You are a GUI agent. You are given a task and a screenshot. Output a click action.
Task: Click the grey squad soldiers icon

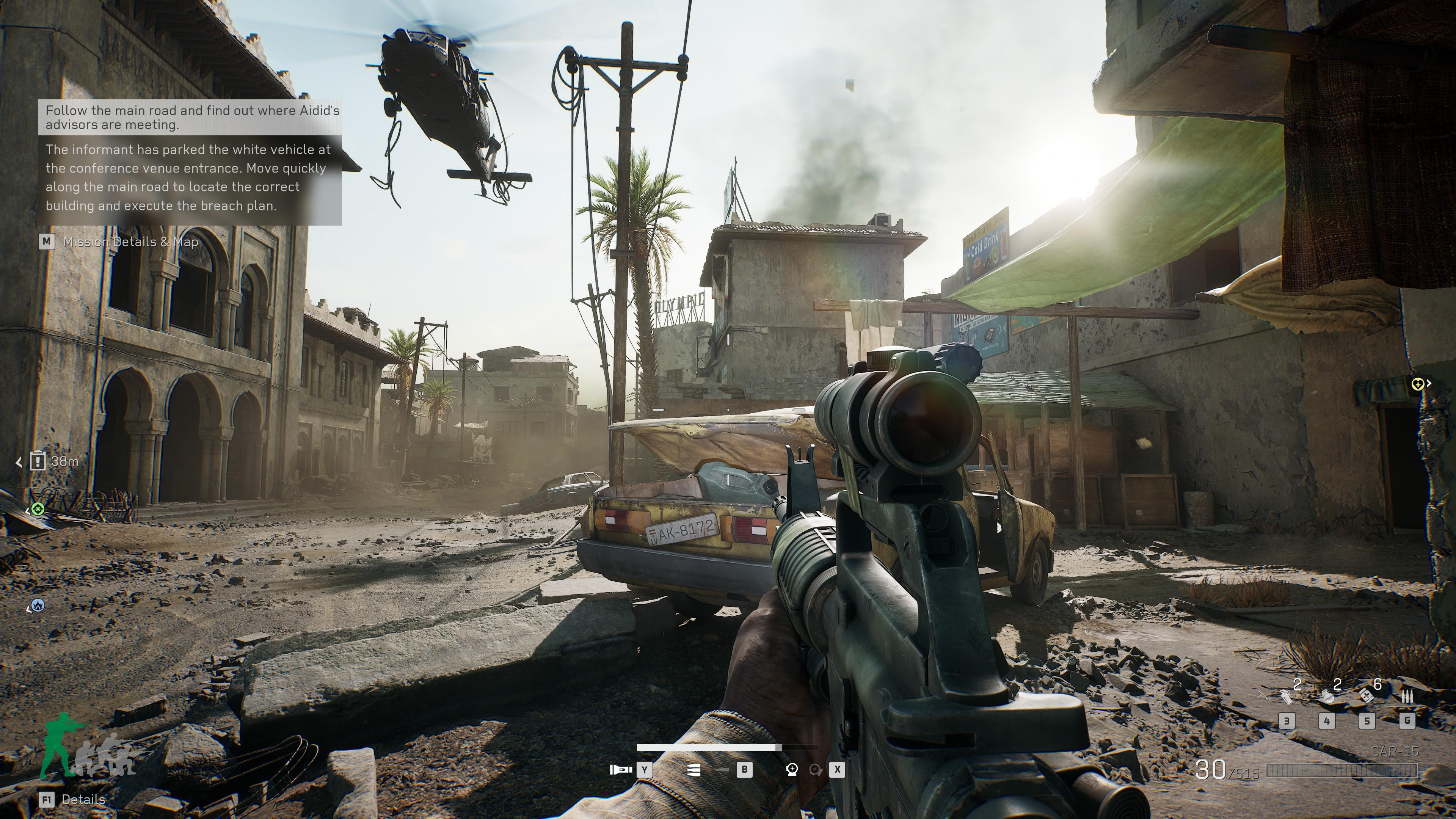(107, 754)
